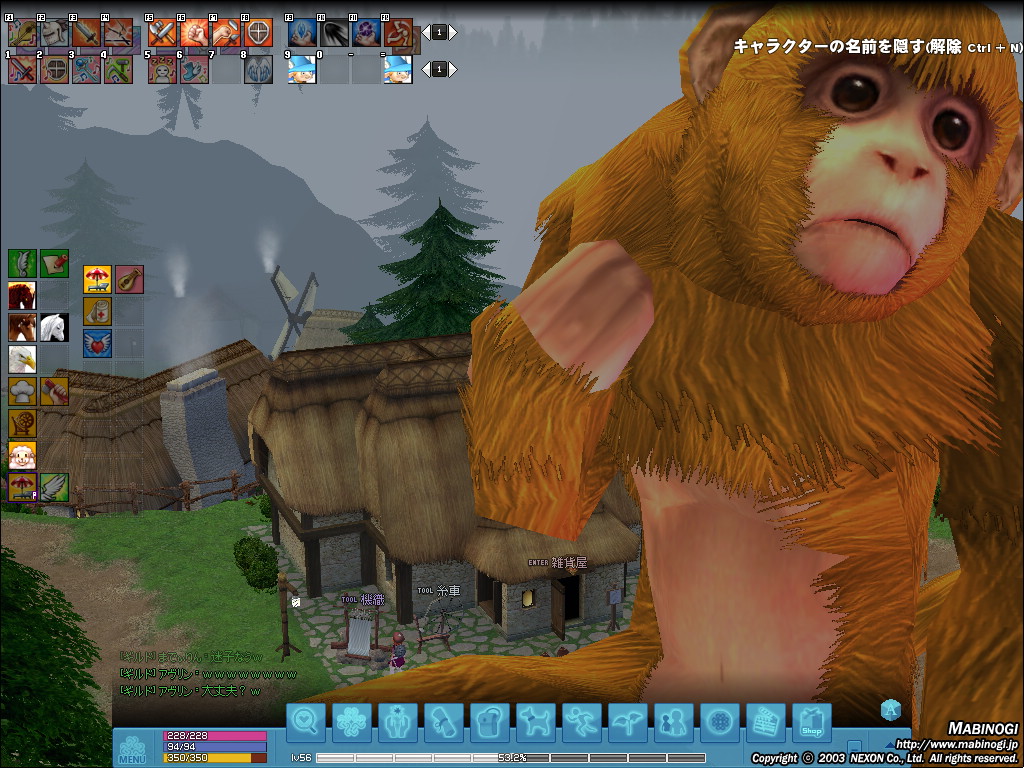Open the Shop button in bottom bar
Viewport: 1024px width, 768px height.
click(x=811, y=723)
